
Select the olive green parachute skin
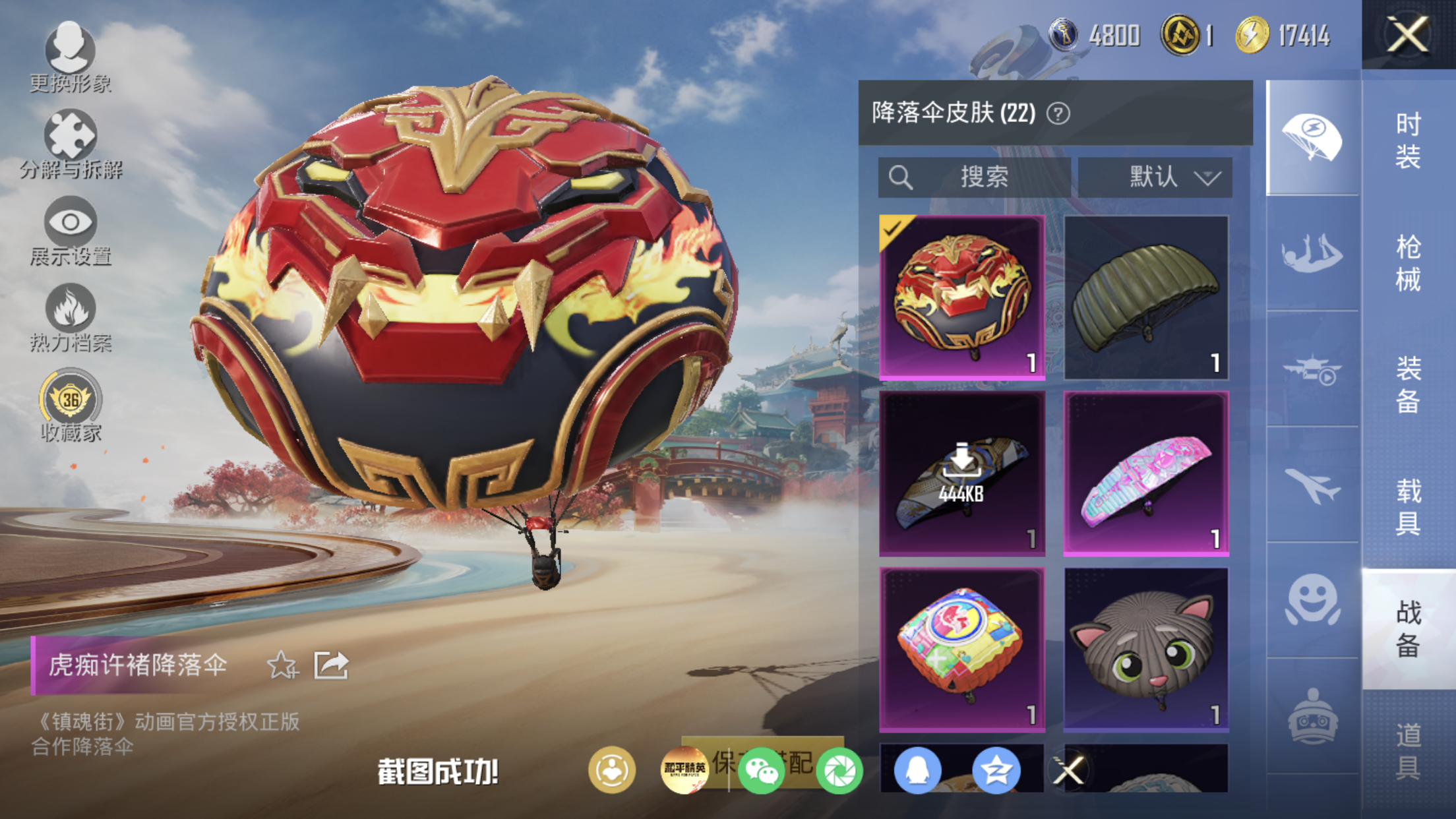click(1146, 297)
